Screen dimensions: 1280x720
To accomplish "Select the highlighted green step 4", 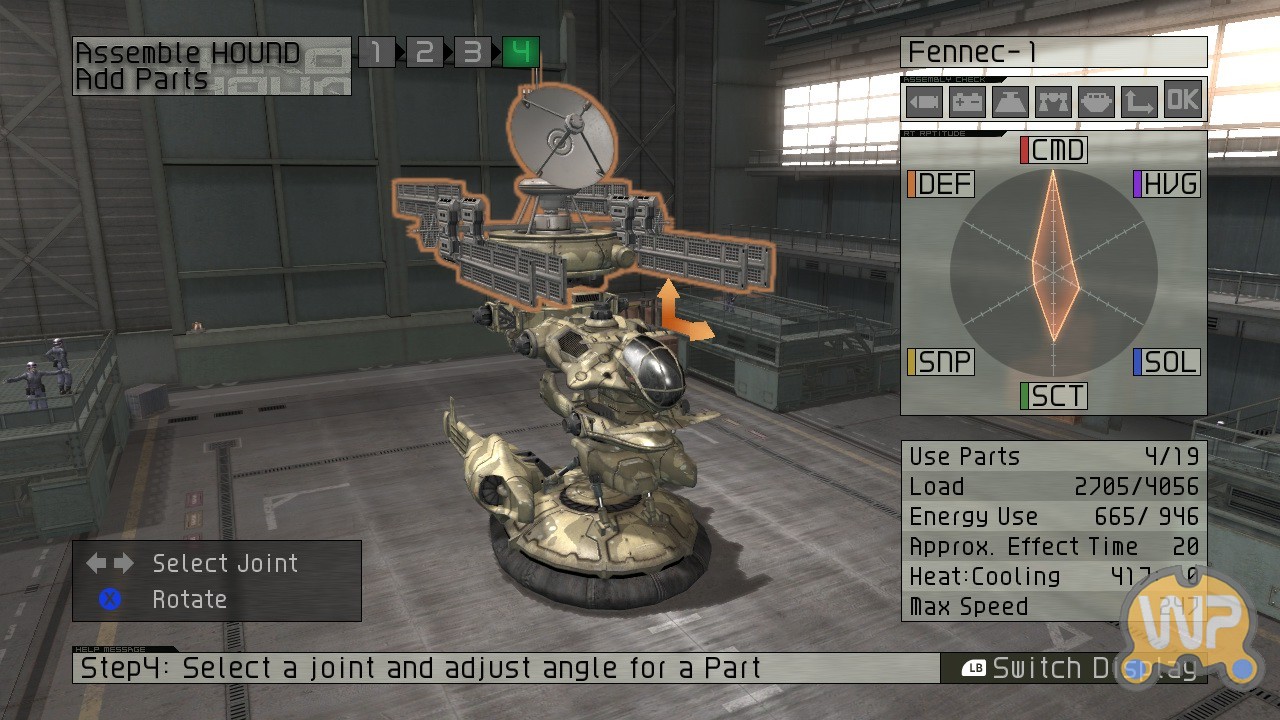I will 520,52.
